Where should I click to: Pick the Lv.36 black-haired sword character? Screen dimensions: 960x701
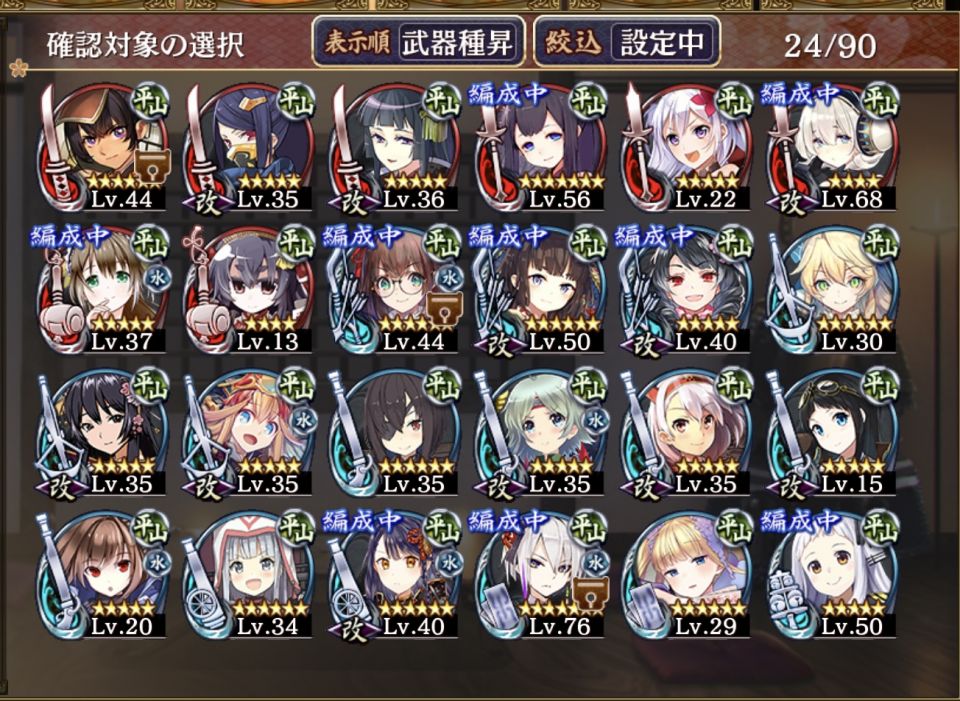click(x=394, y=147)
